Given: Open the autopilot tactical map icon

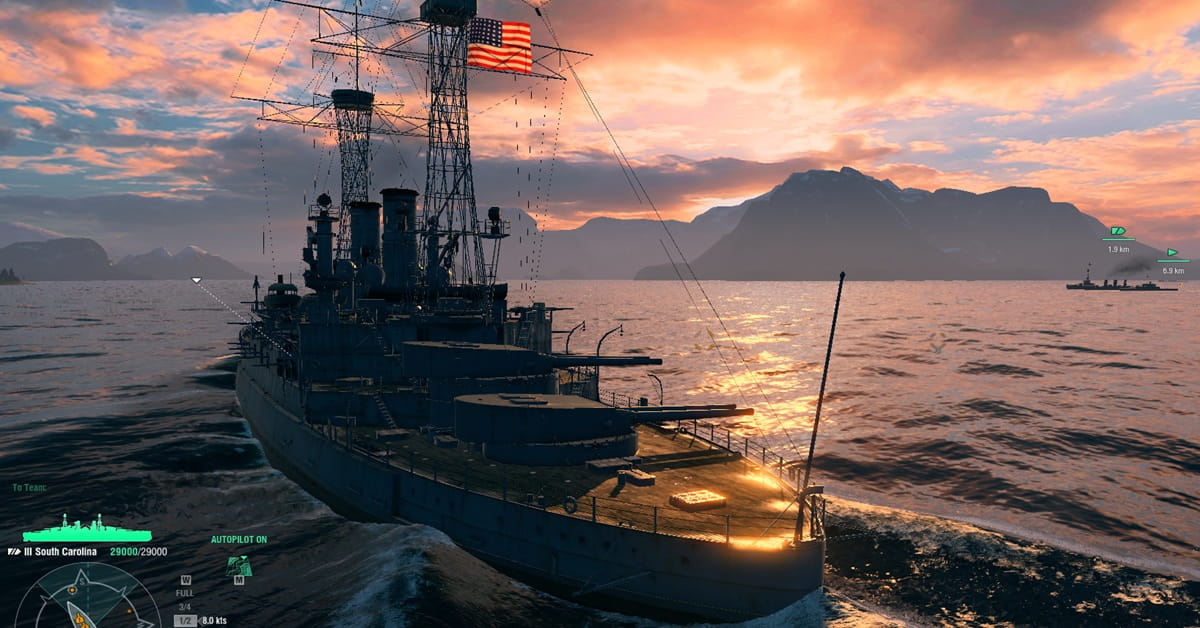Looking at the screenshot, I should pyautogui.click(x=238, y=565).
